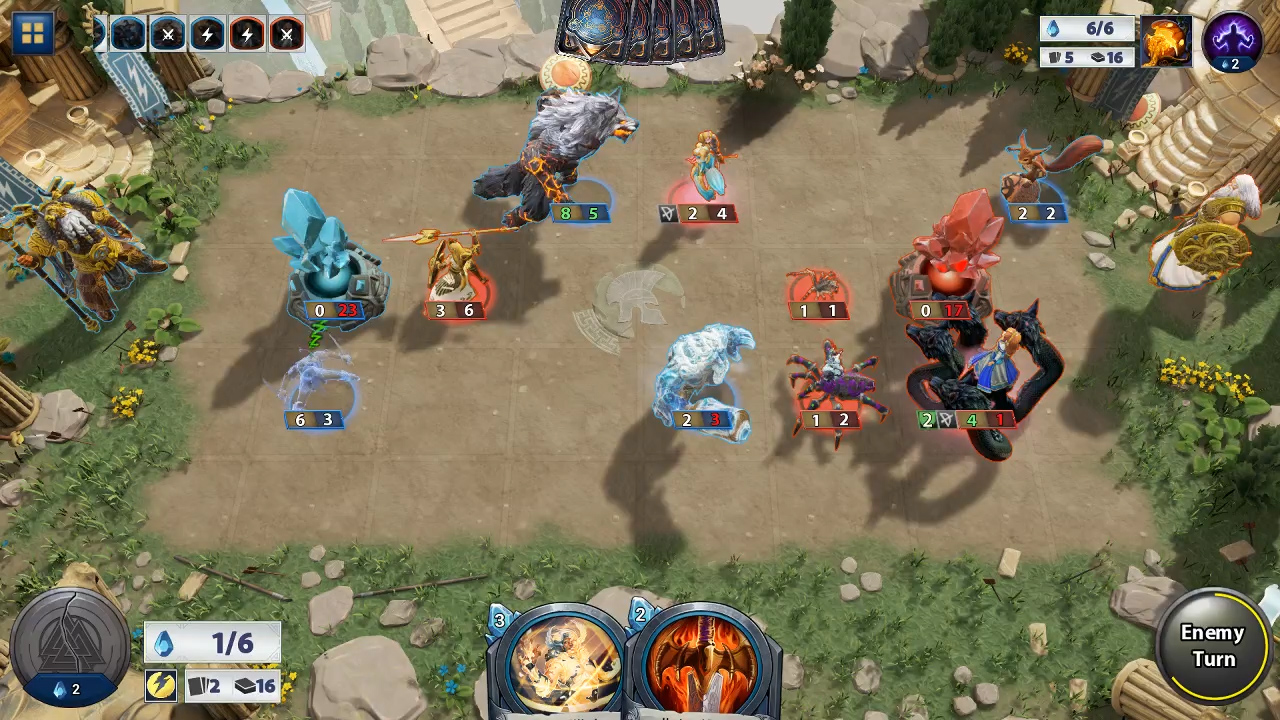Open the main menu grid icon
This screenshot has height=720, width=1280.
[x=33, y=33]
